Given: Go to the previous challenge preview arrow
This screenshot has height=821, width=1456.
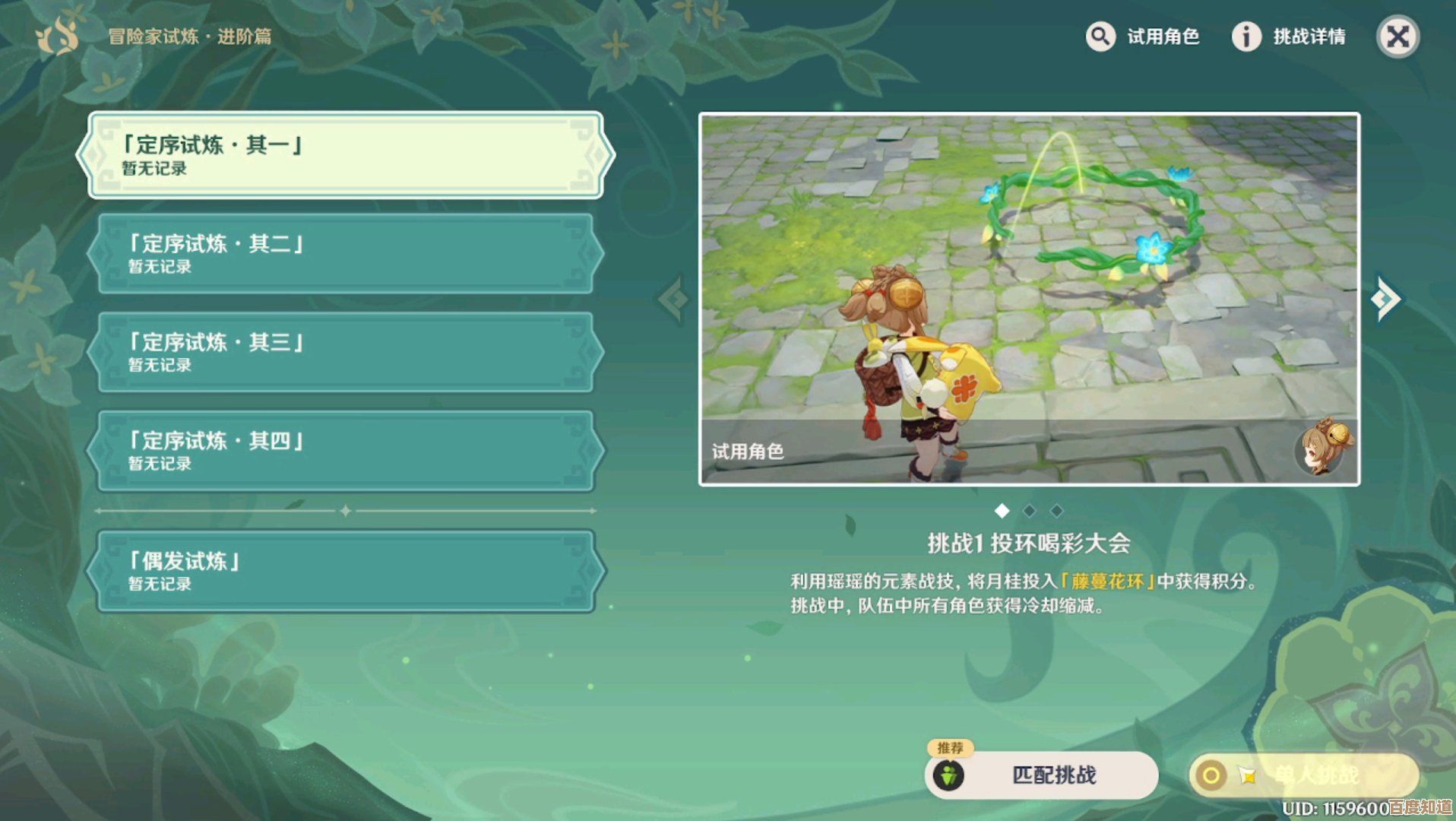Looking at the screenshot, I should (673, 299).
